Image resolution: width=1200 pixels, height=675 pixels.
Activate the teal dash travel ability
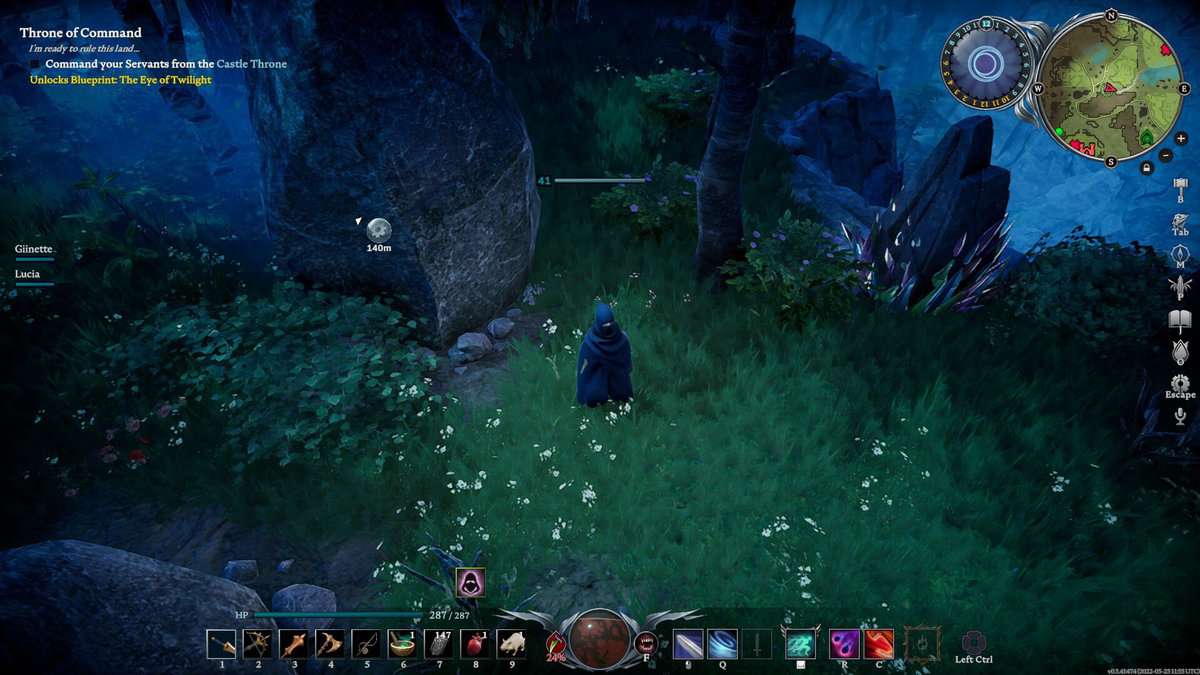click(800, 644)
